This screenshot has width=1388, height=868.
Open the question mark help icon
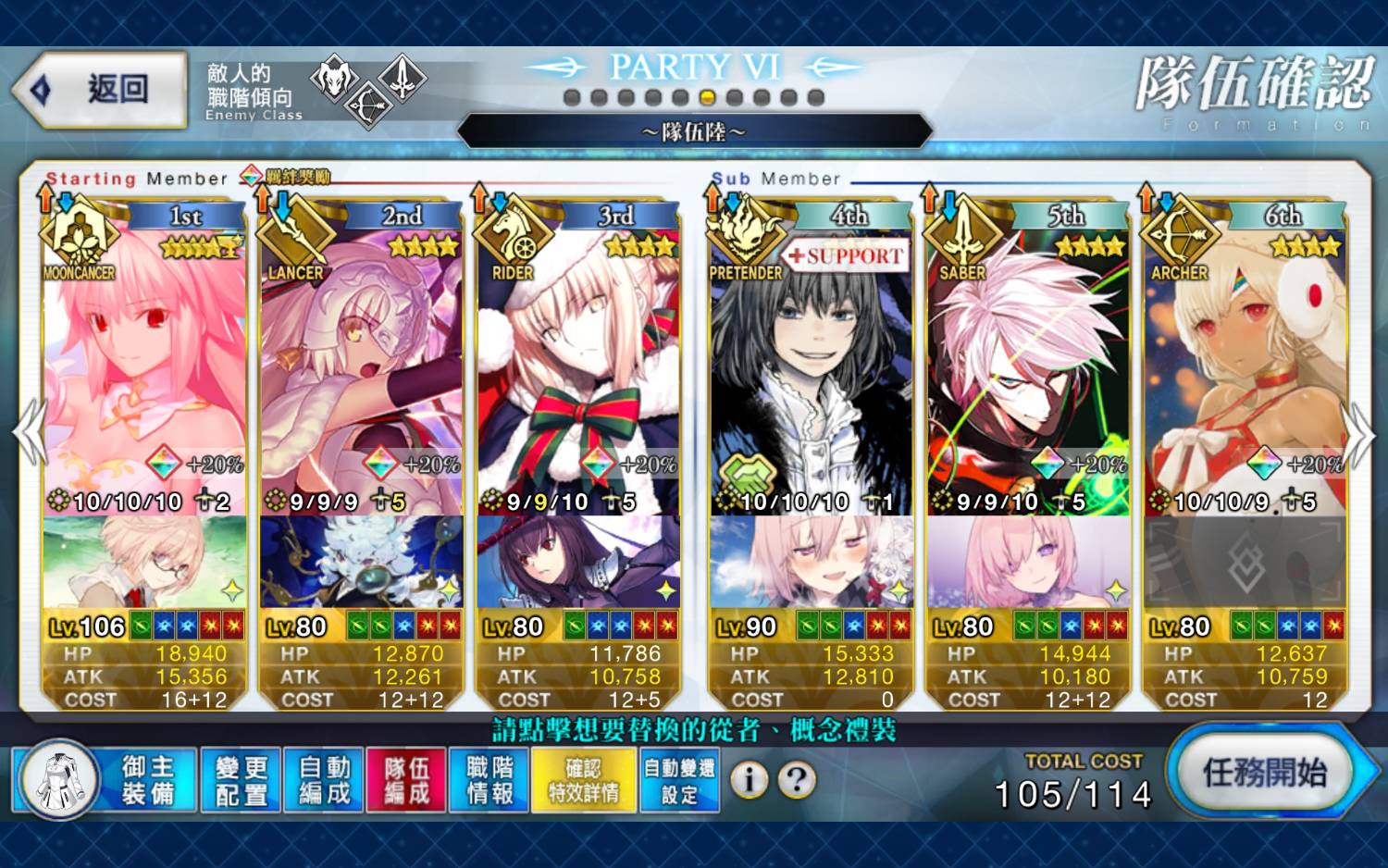tap(797, 780)
